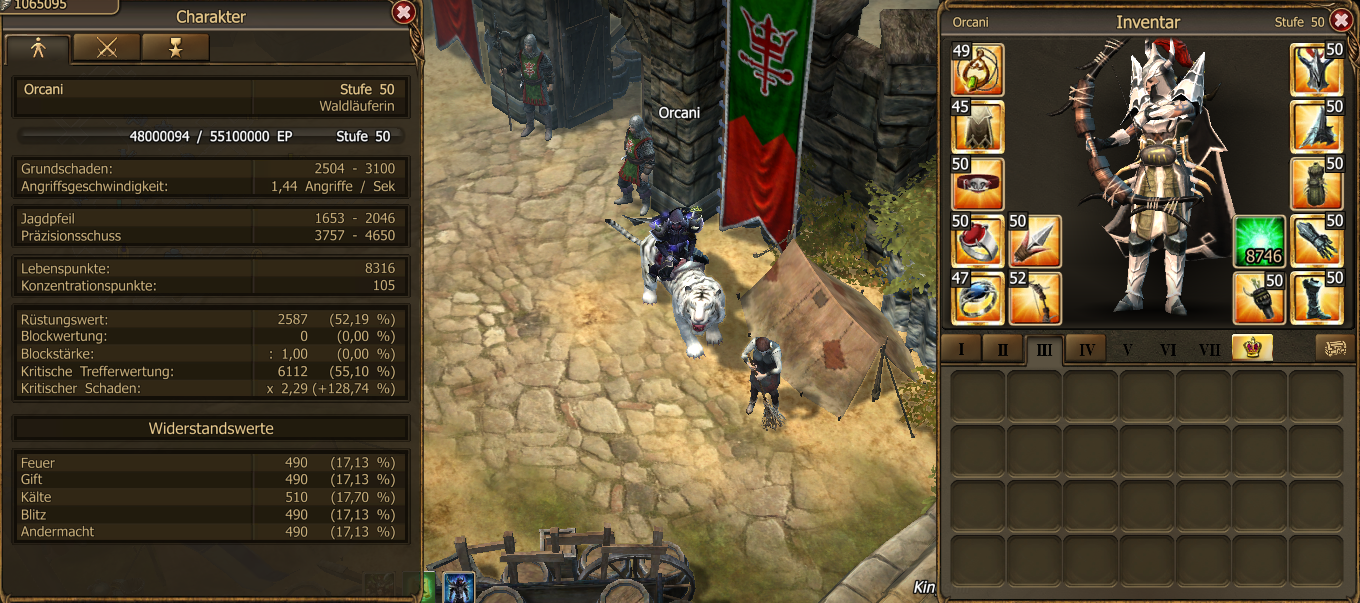Click the level 45 cloak slot

click(x=978, y=127)
